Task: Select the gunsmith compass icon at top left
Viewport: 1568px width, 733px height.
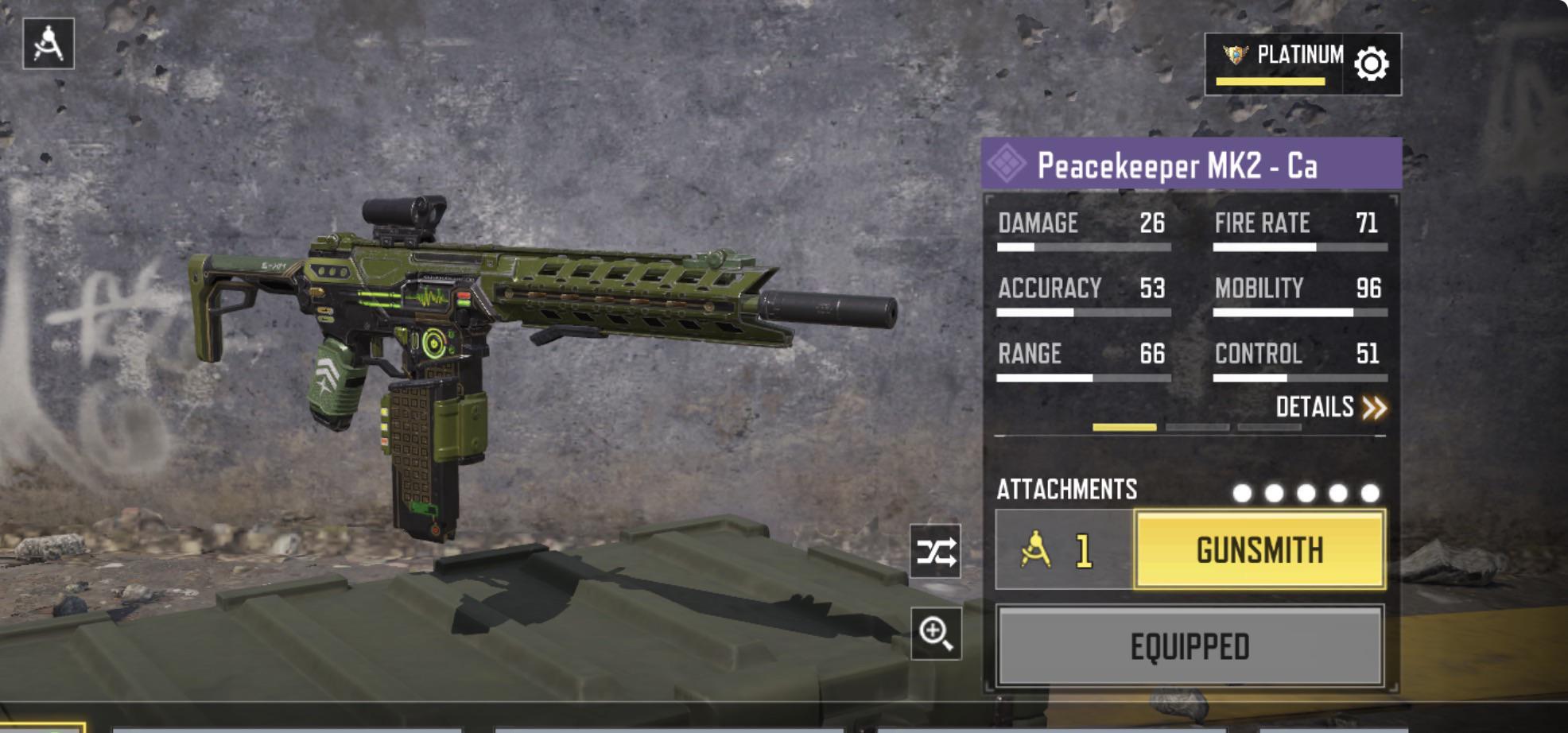Action: pos(49,44)
